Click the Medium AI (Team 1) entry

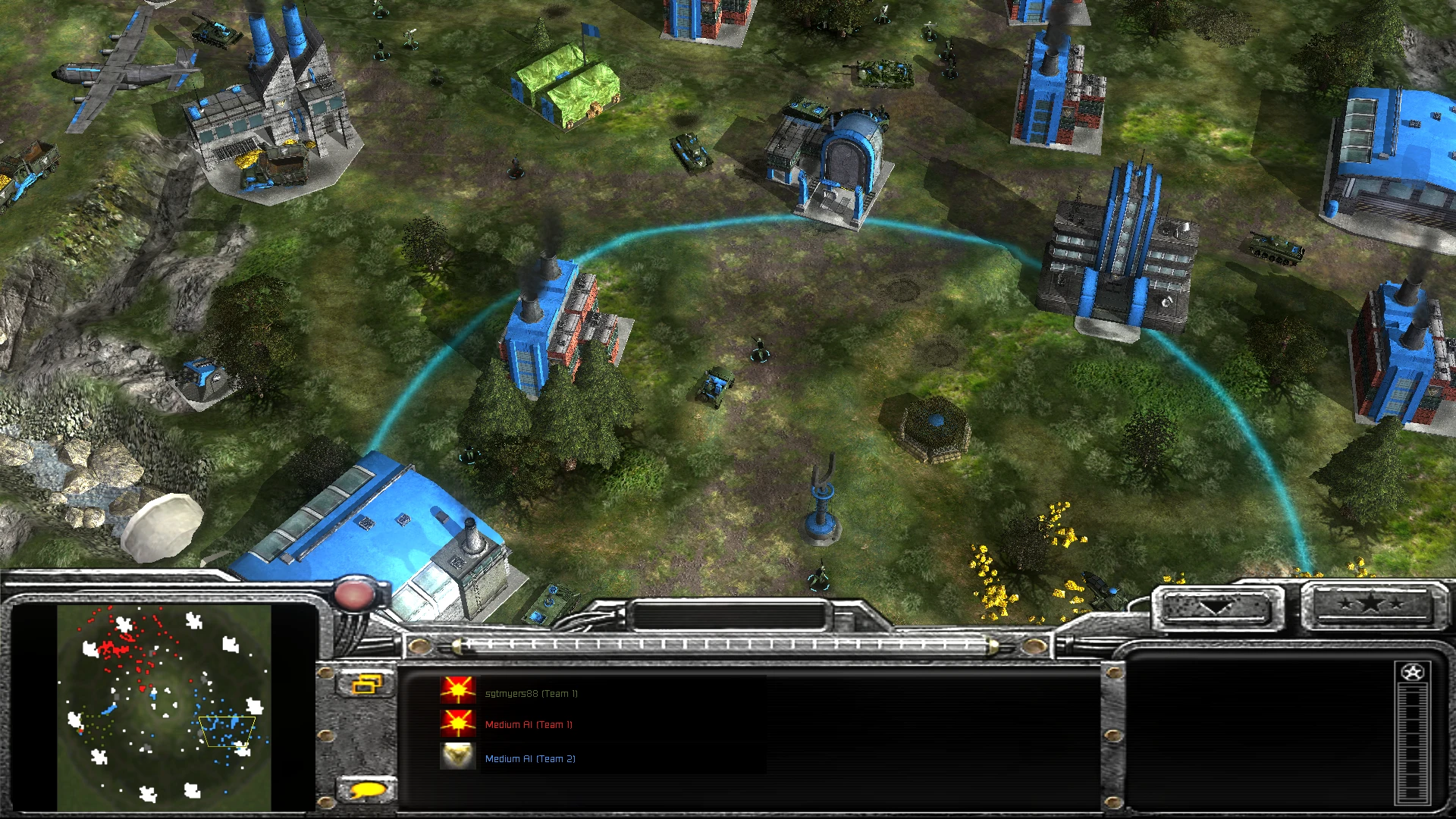pos(529,725)
